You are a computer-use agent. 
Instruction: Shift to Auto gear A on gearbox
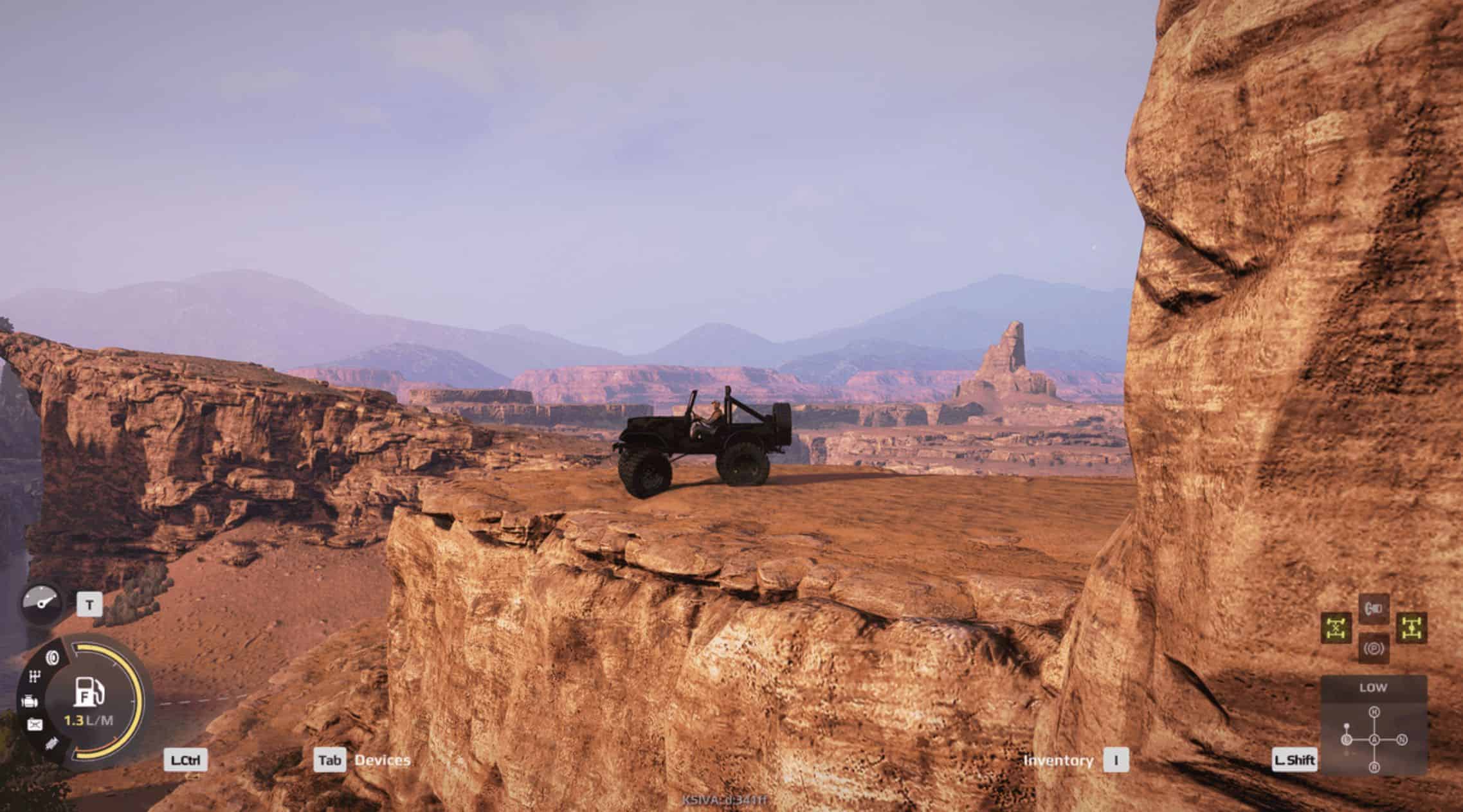click(x=1374, y=740)
